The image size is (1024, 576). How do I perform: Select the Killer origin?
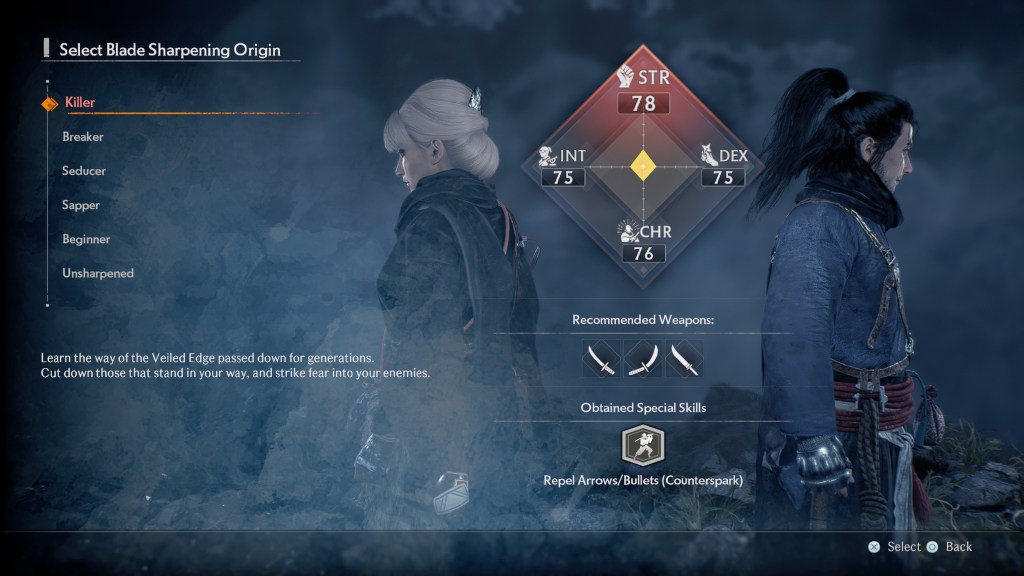pyautogui.click(x=80, y=102)
